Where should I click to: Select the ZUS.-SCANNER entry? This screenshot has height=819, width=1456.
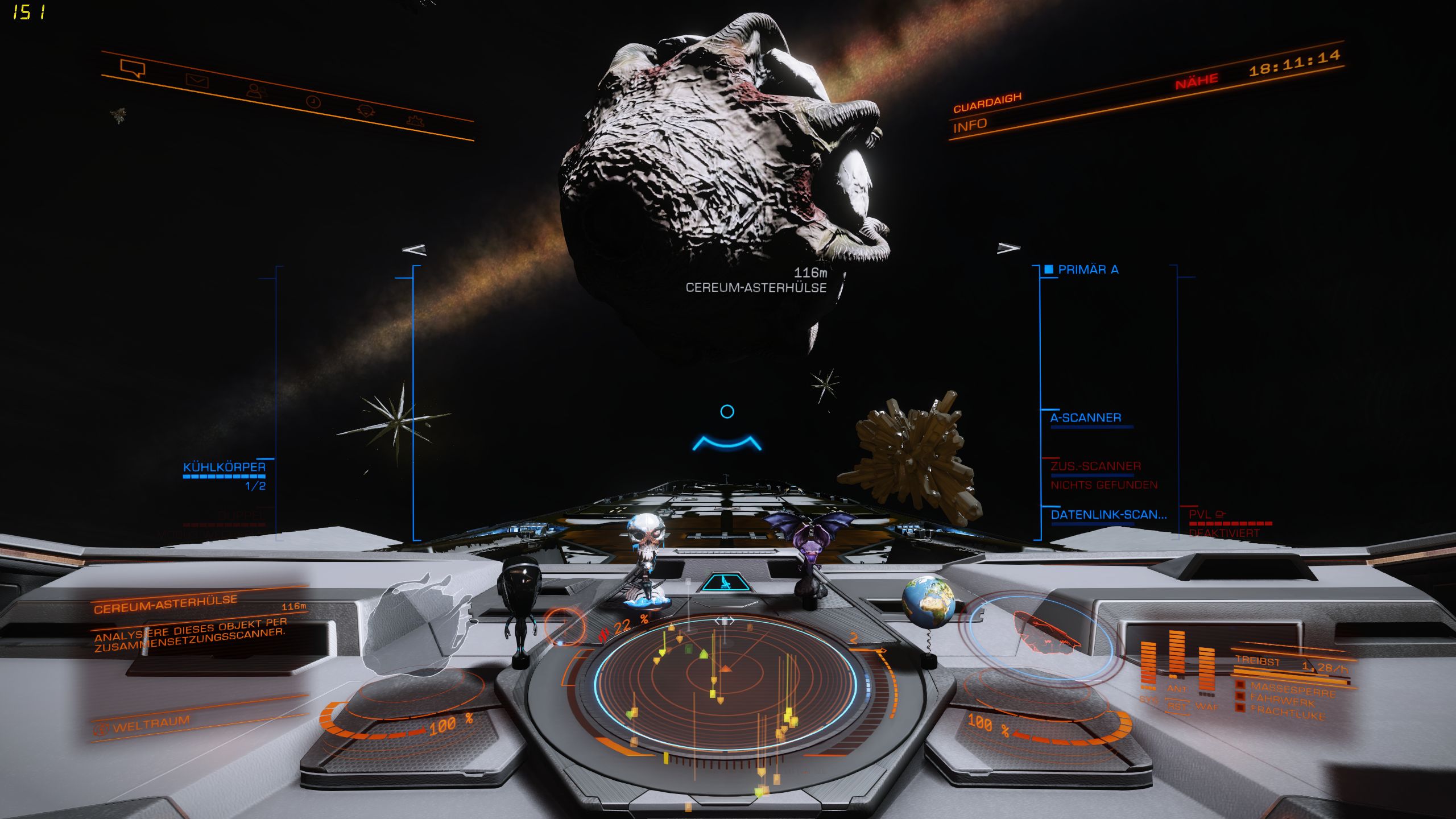(1095, 466)
